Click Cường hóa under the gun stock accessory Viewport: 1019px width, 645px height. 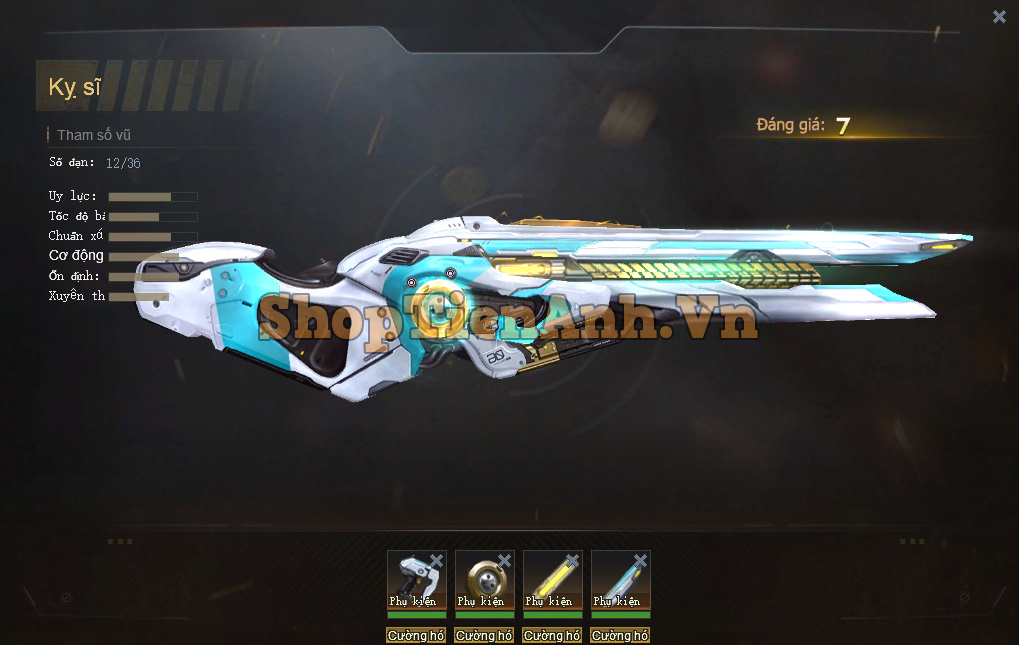[416, 636]
